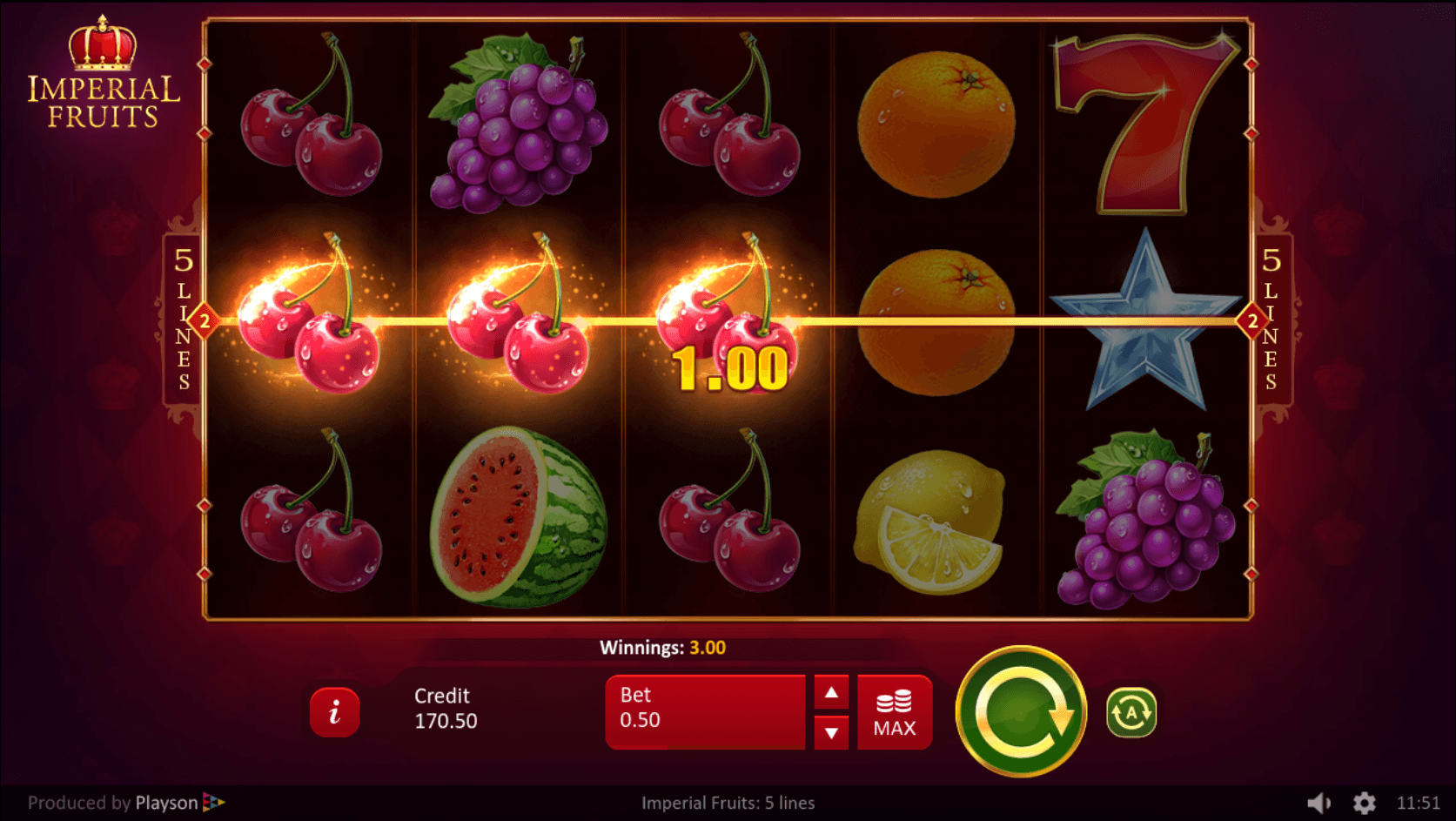Select the right payline 2 marker
The width and height of the screenshot is (1456, 821).
click(1251, 321)
